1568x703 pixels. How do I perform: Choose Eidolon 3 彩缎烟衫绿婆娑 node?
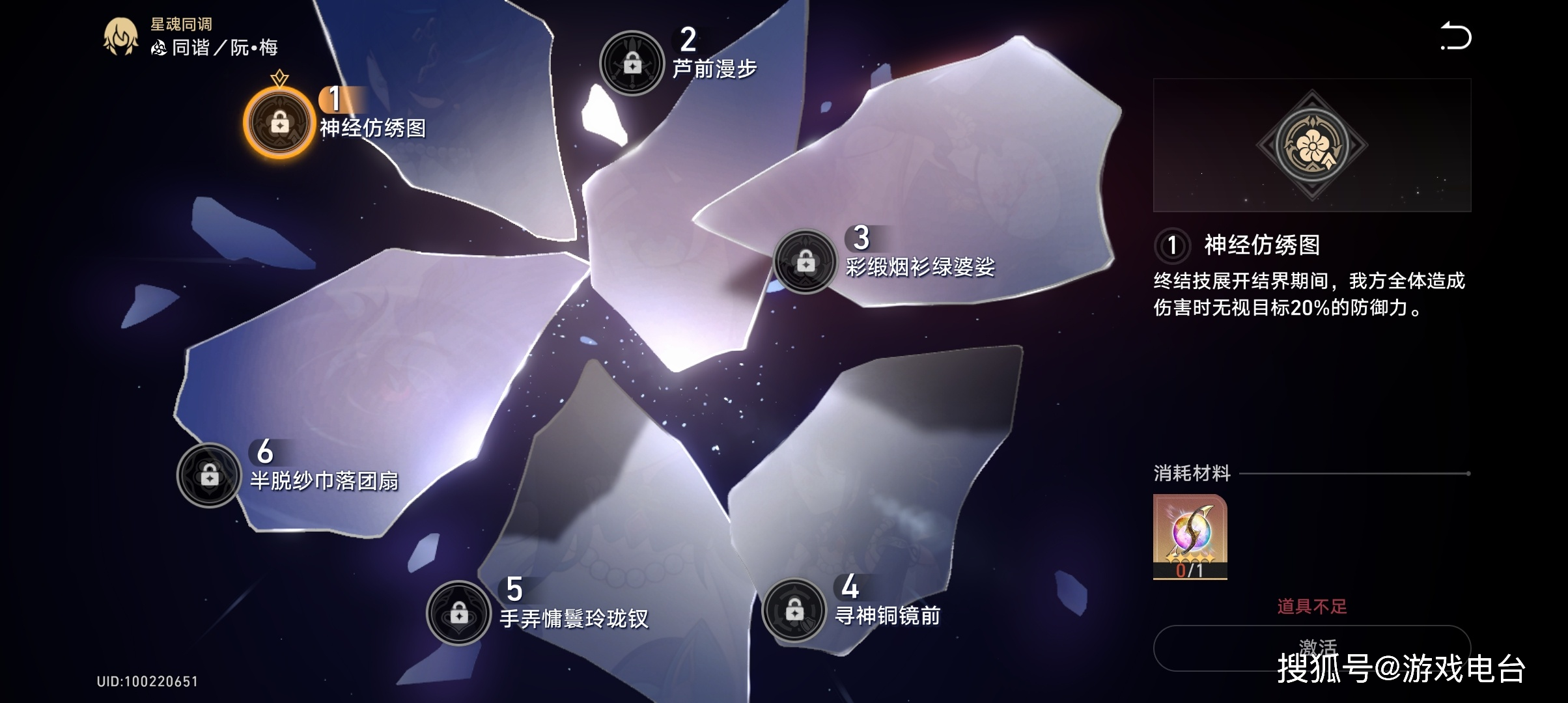(805, 262)
